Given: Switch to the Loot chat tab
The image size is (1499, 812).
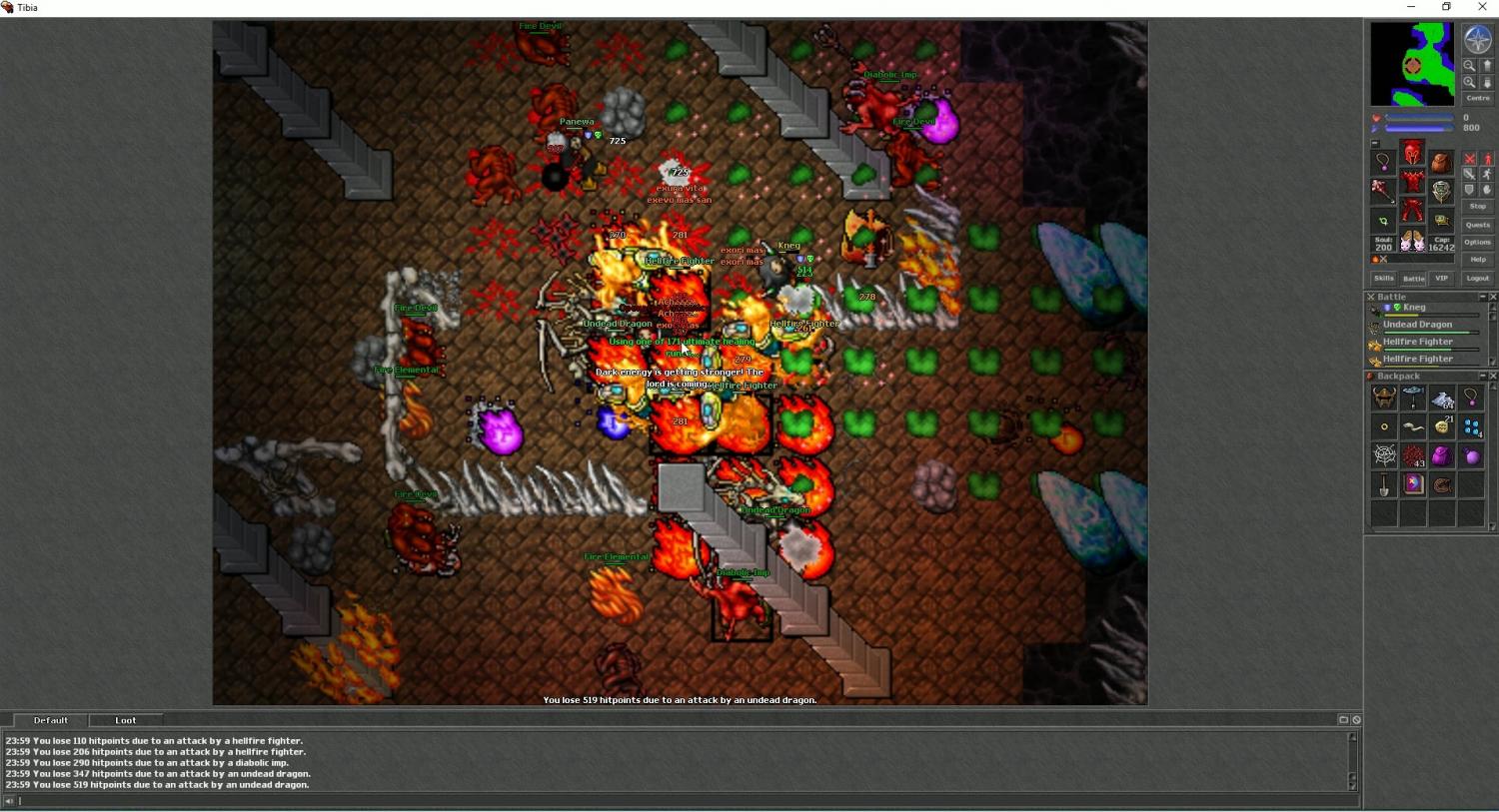Looking at the screenshot, I should 126,720.
